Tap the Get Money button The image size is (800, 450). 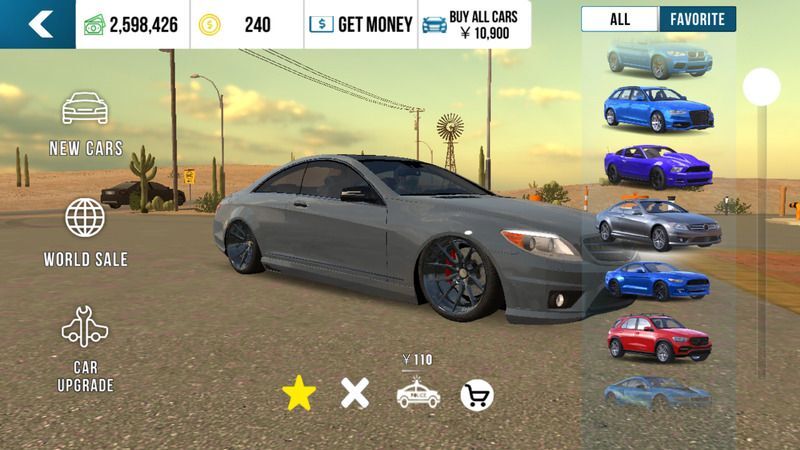pyautogui.click(x=360, y=24)
